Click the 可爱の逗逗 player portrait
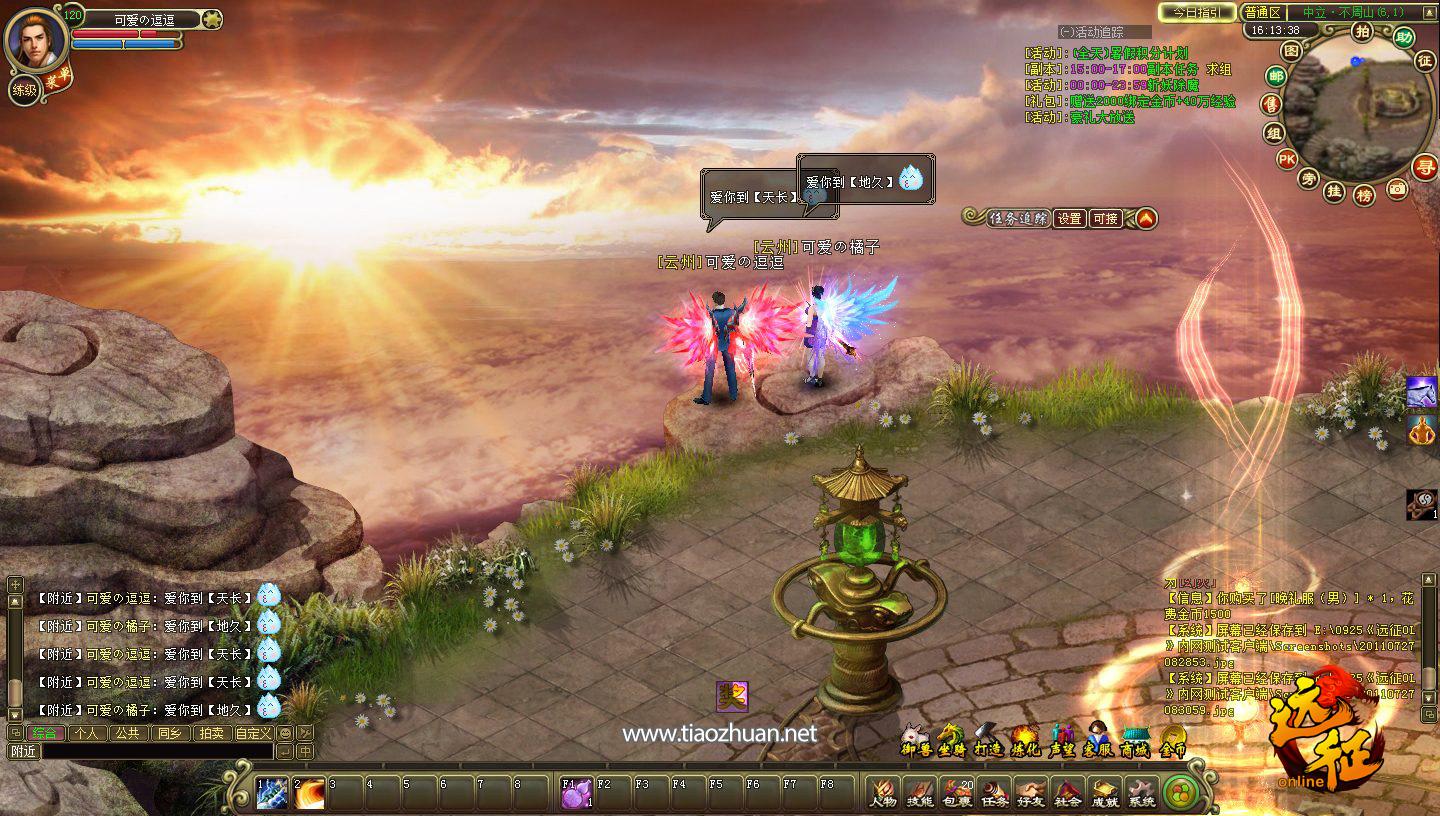 37,40
